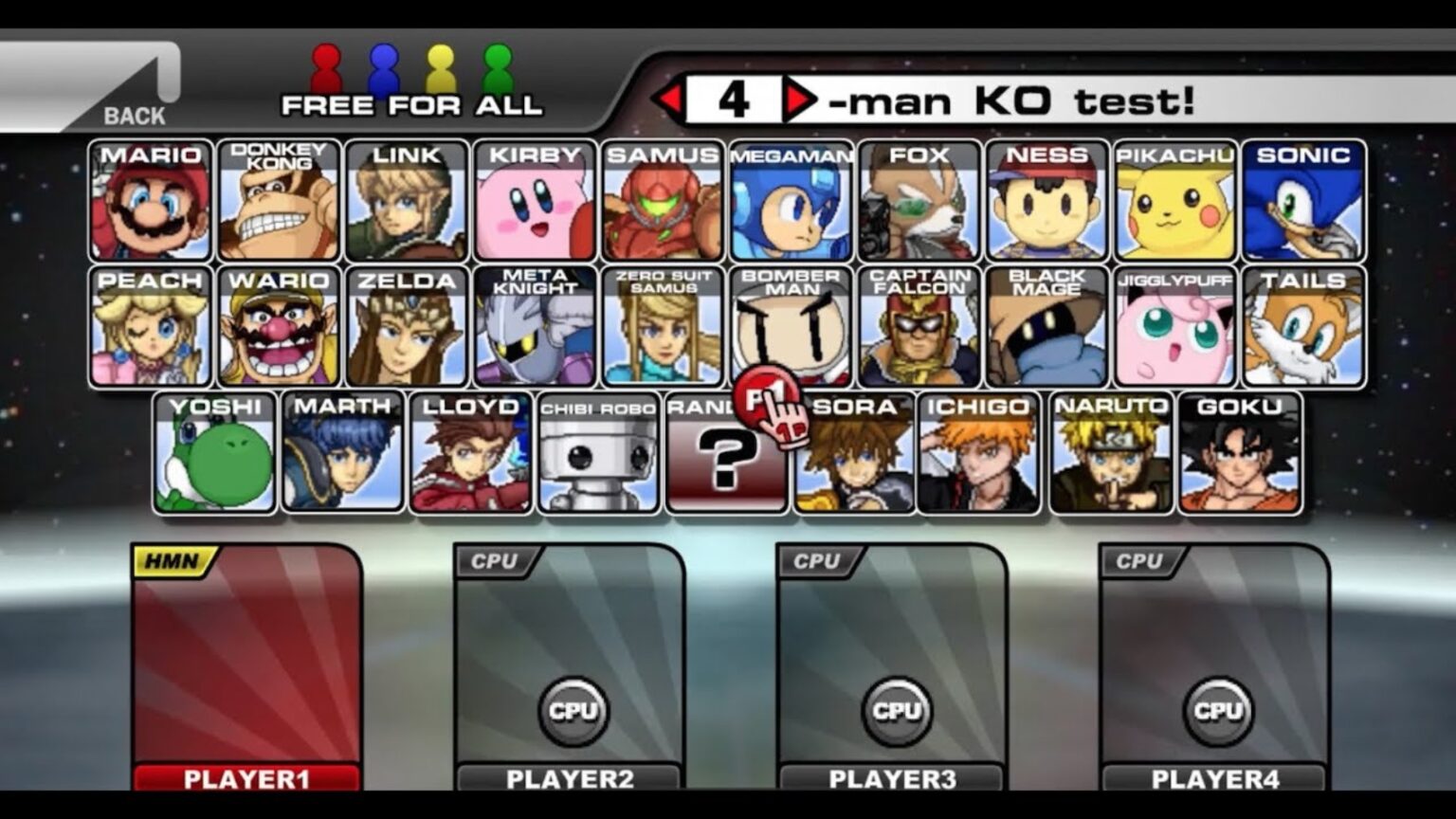The width and height of the screenshot is (1456, 819).
Task: Select the Random question mark box
Action: pyautogui.click(x=726, y=458)
